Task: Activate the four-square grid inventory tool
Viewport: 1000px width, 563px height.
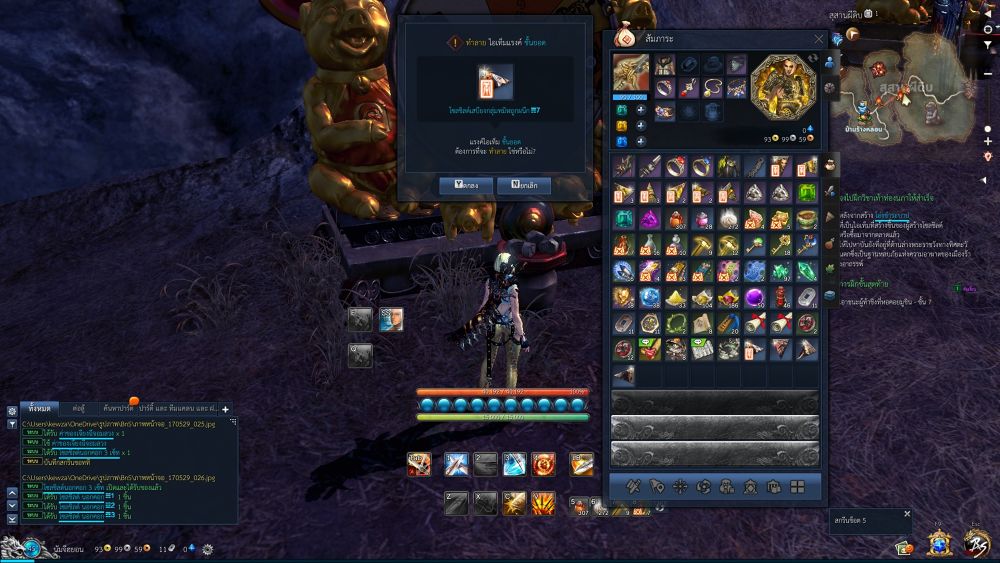Action: click(x=797, y=487)
